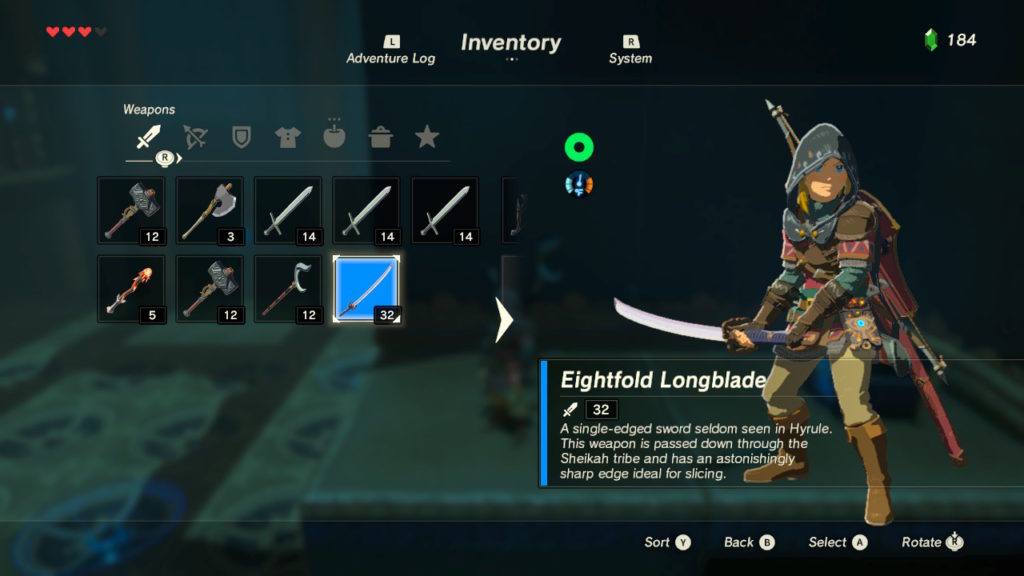Select the Eightfold Longblade slot

point(366,288)
